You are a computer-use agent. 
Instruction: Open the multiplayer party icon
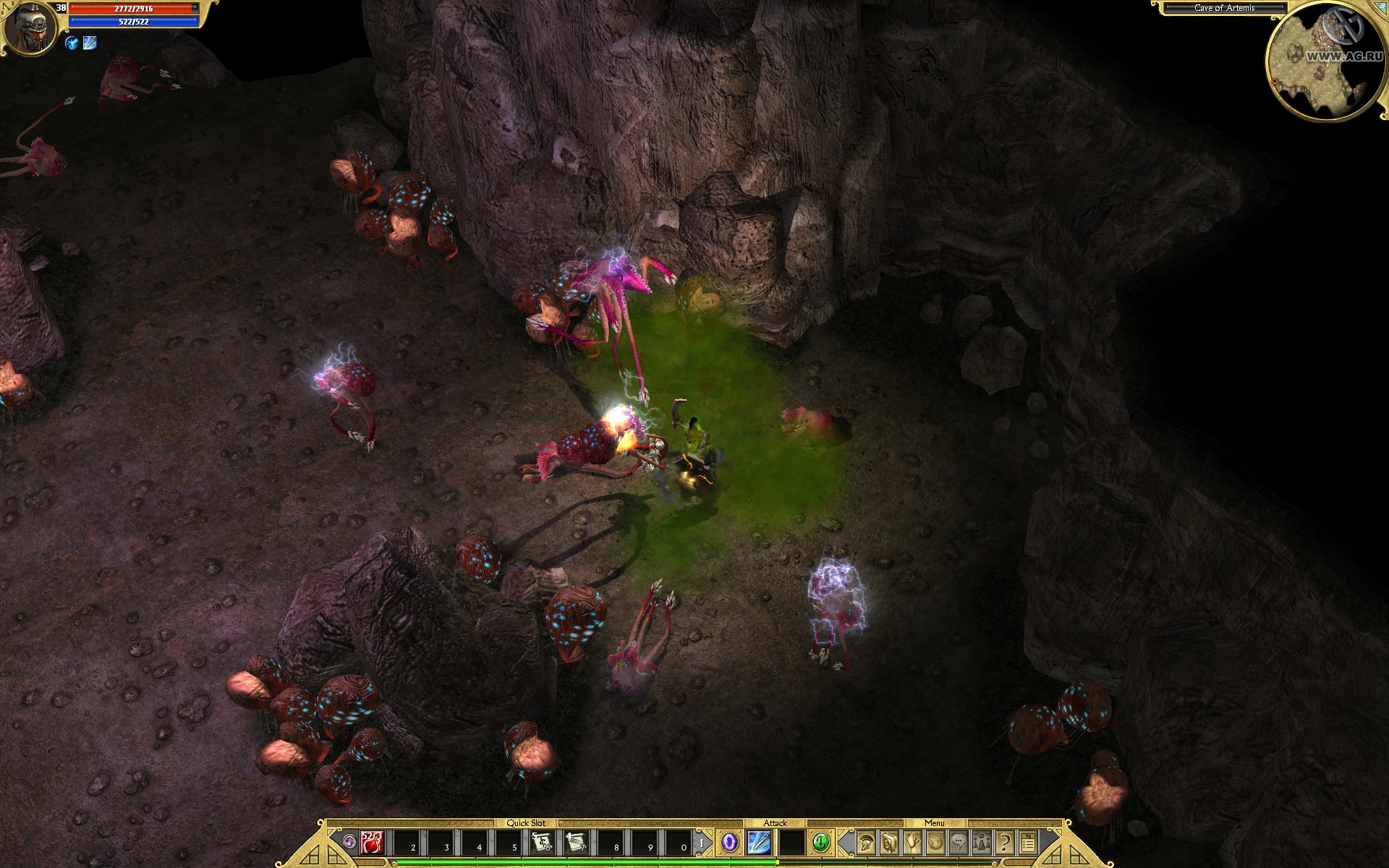coord(982,843)
